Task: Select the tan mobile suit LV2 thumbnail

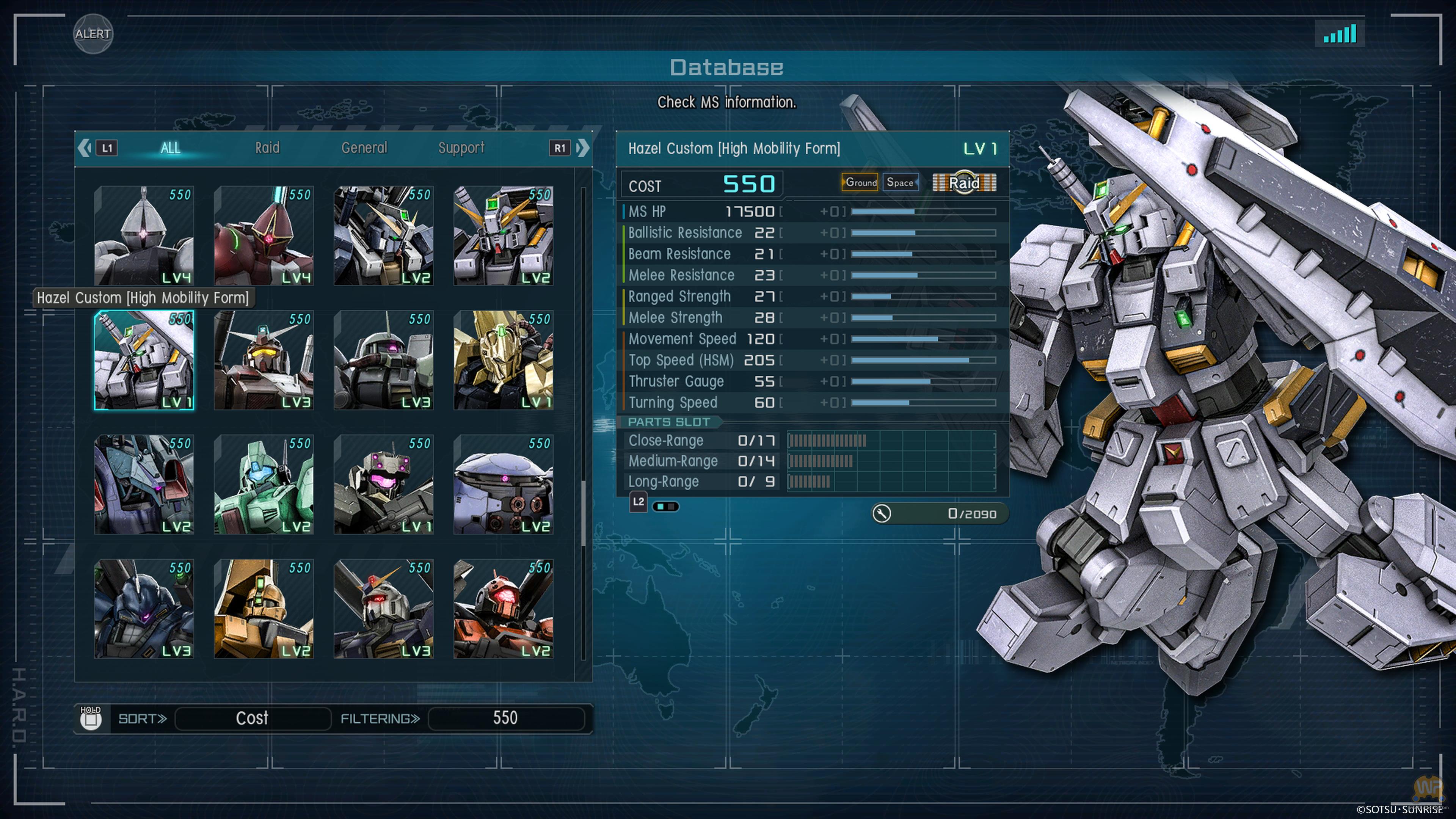Action: click(264, 609)
